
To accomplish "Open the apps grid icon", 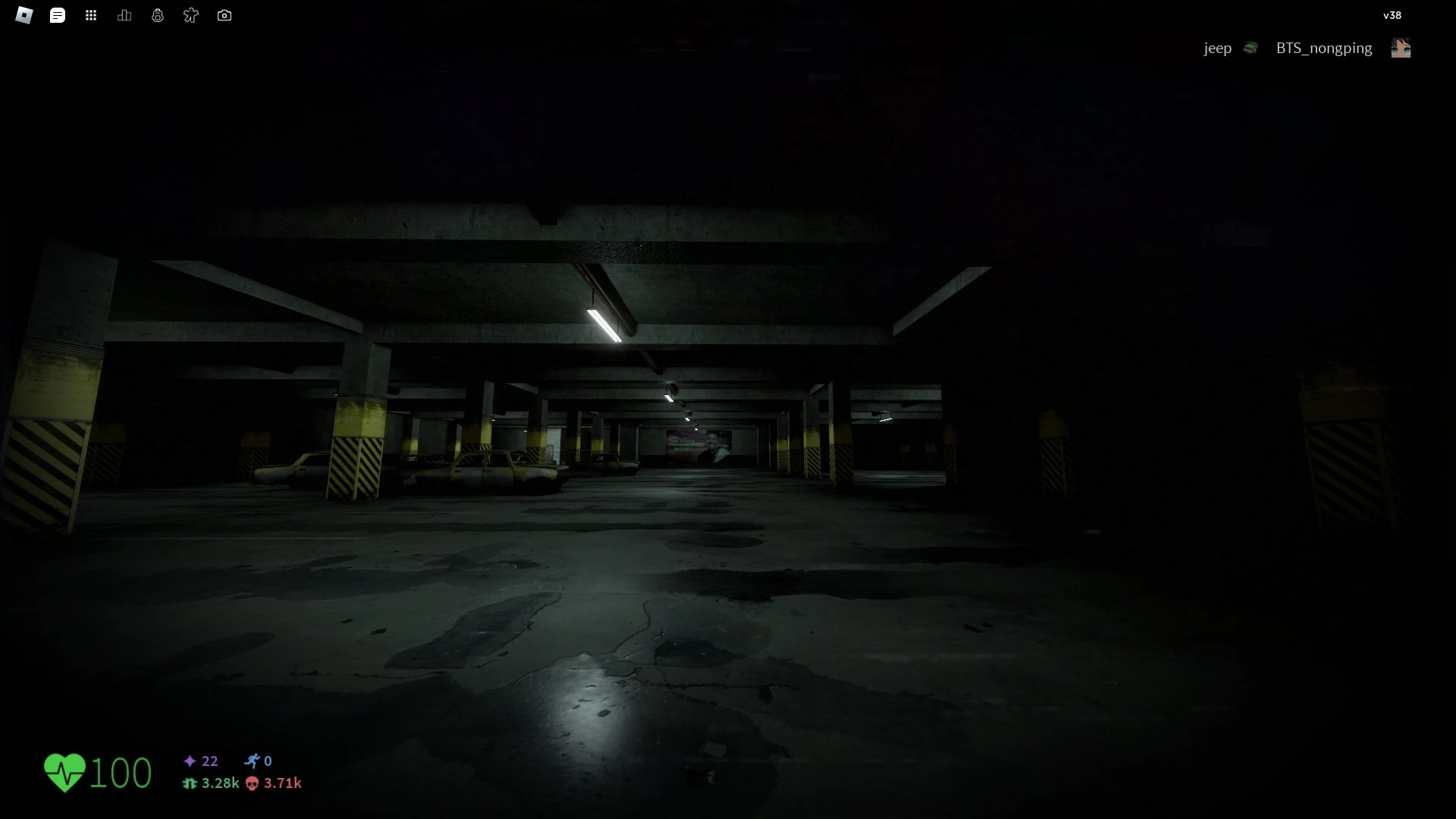I will pyautogui.click(x=91, y=14).
